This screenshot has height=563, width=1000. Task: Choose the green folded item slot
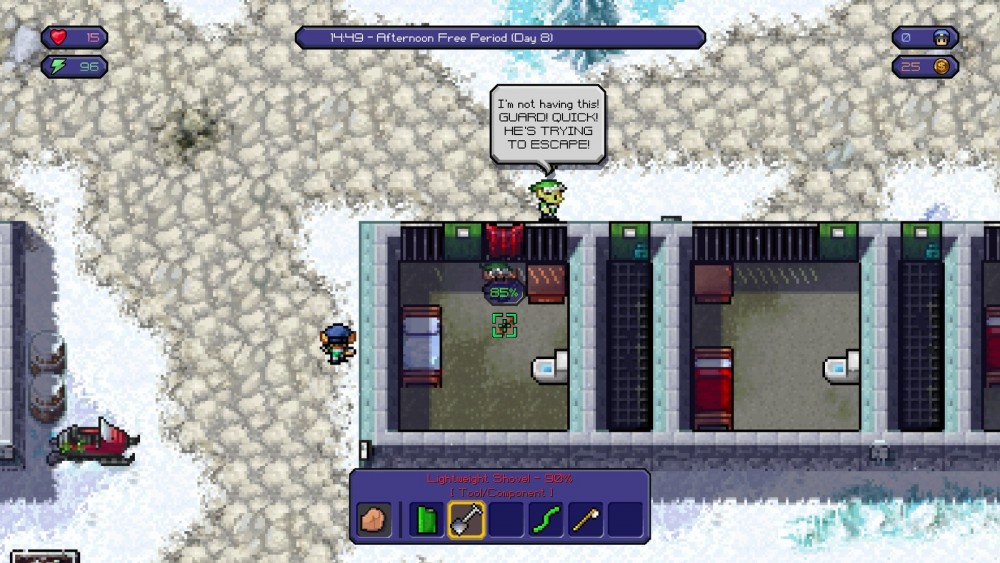426,519
